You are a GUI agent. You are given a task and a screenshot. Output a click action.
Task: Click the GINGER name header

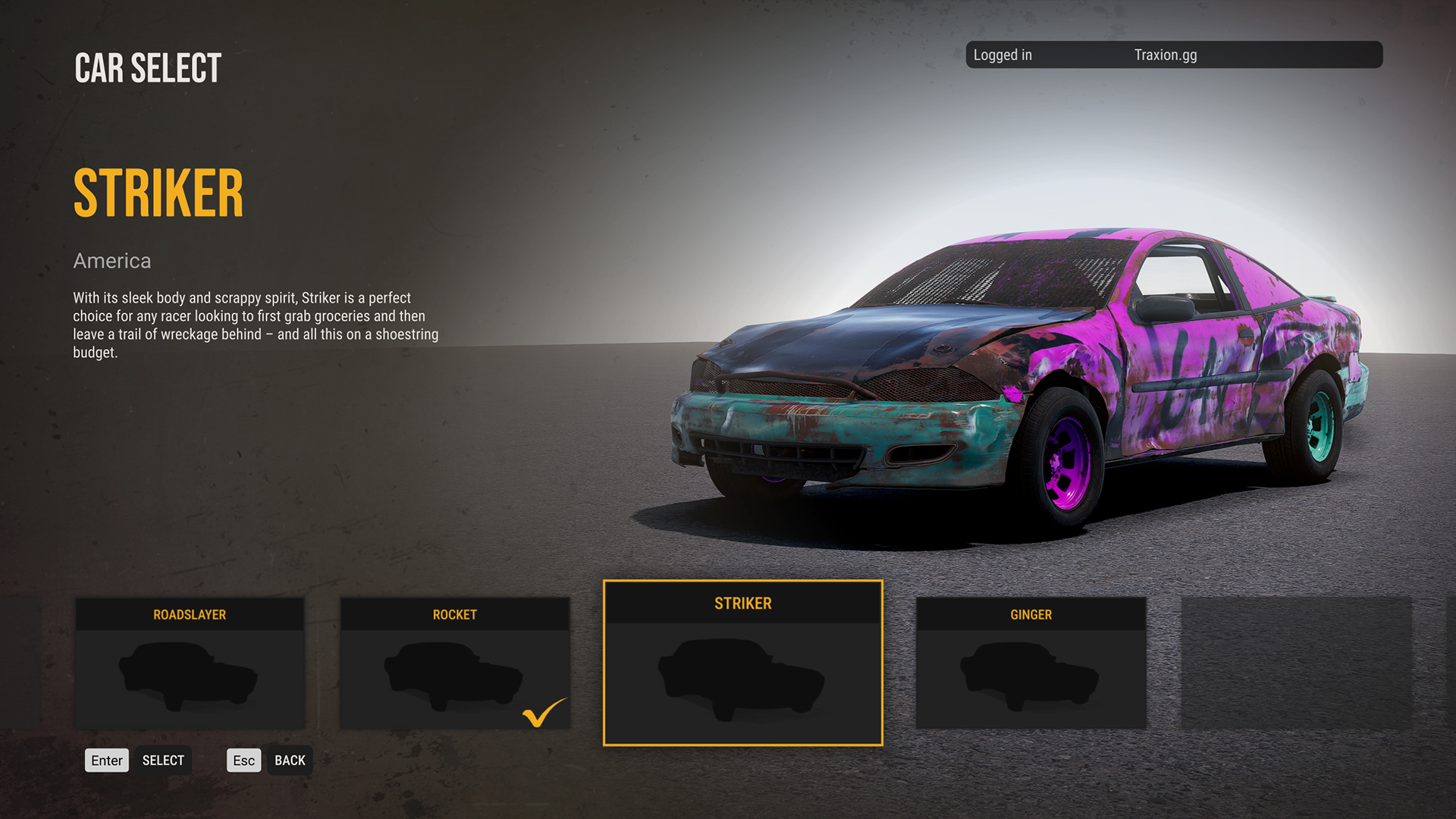pos(1031,614)
